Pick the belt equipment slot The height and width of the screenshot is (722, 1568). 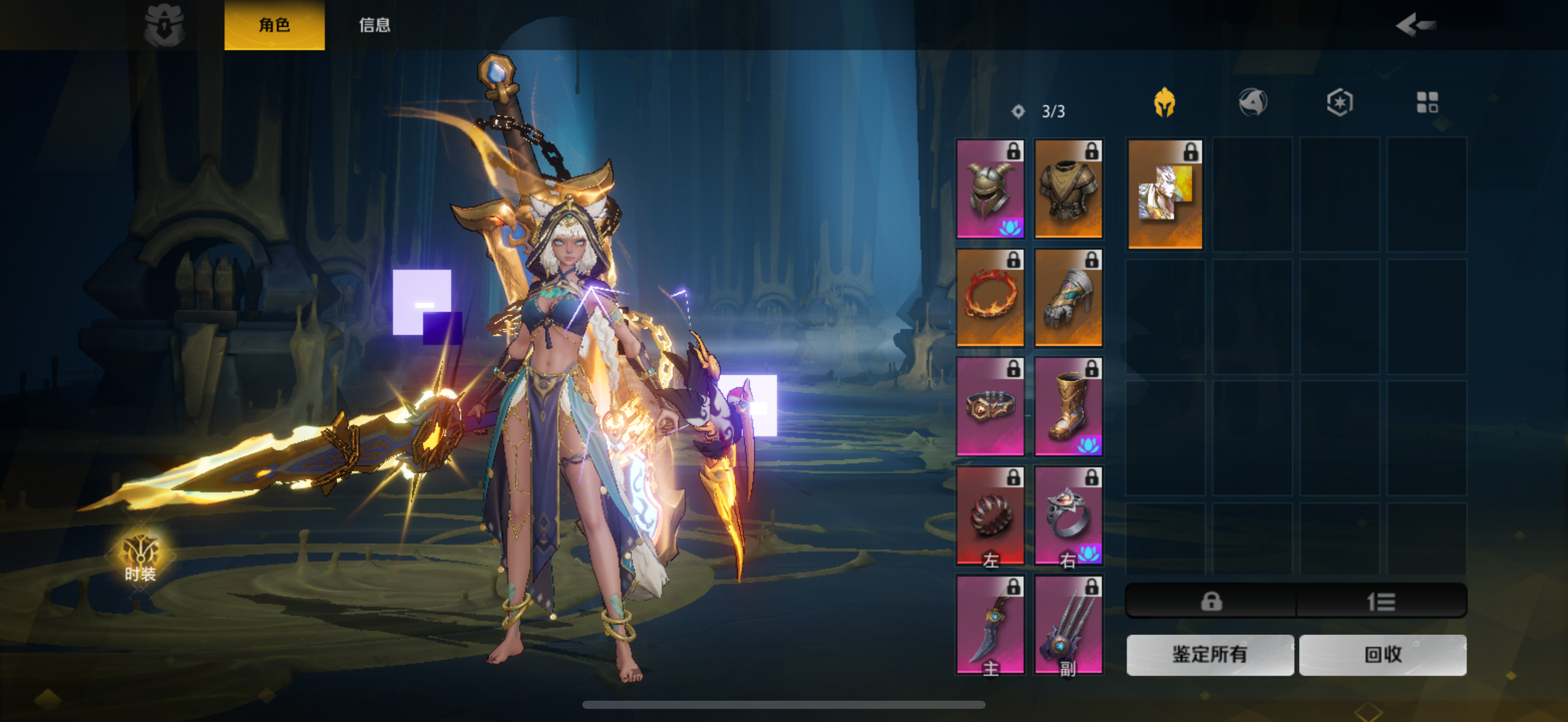click(990, 406)
